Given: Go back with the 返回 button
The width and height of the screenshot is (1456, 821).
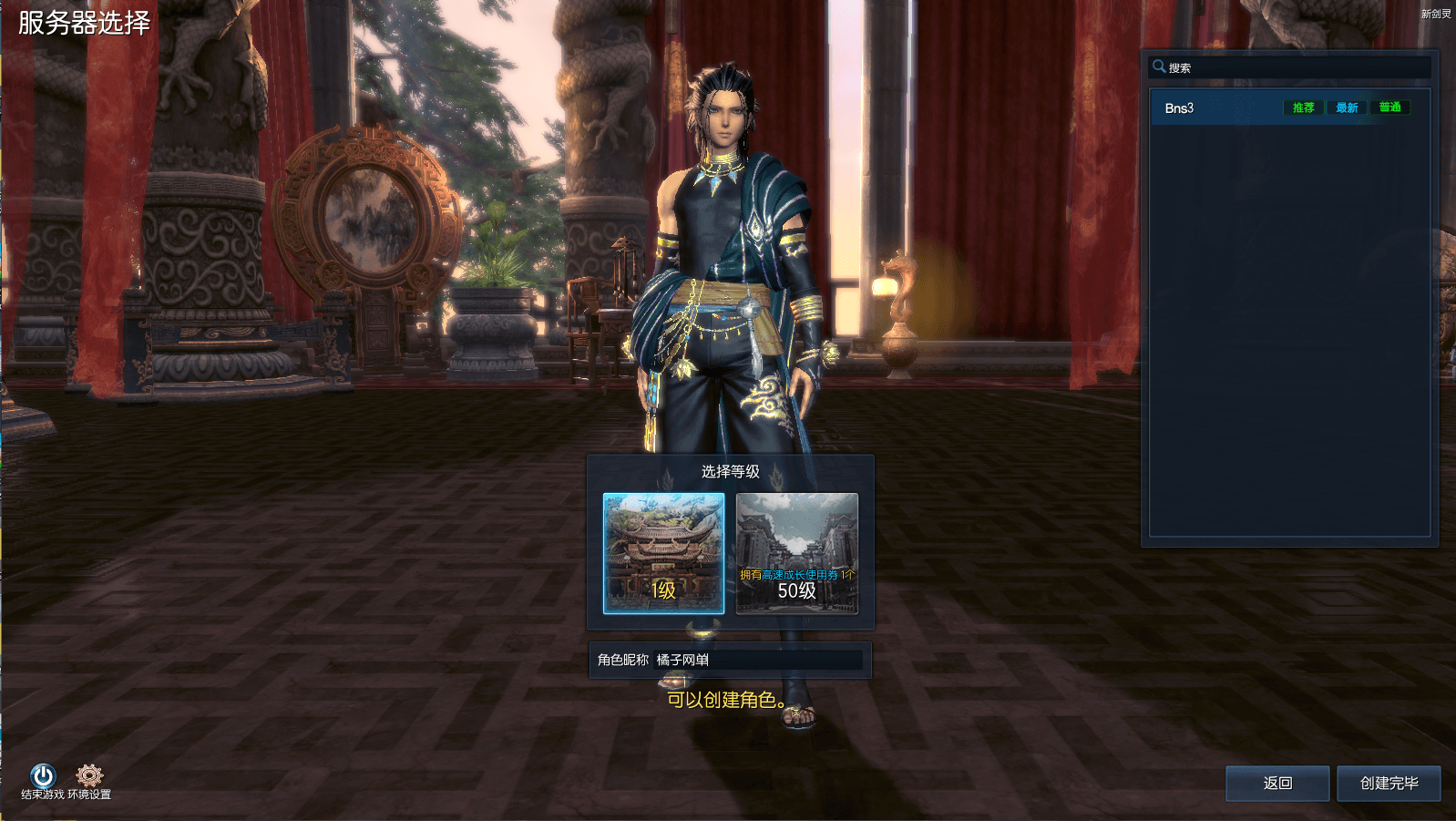Looking at the screenshot, I should (1277, 783).
